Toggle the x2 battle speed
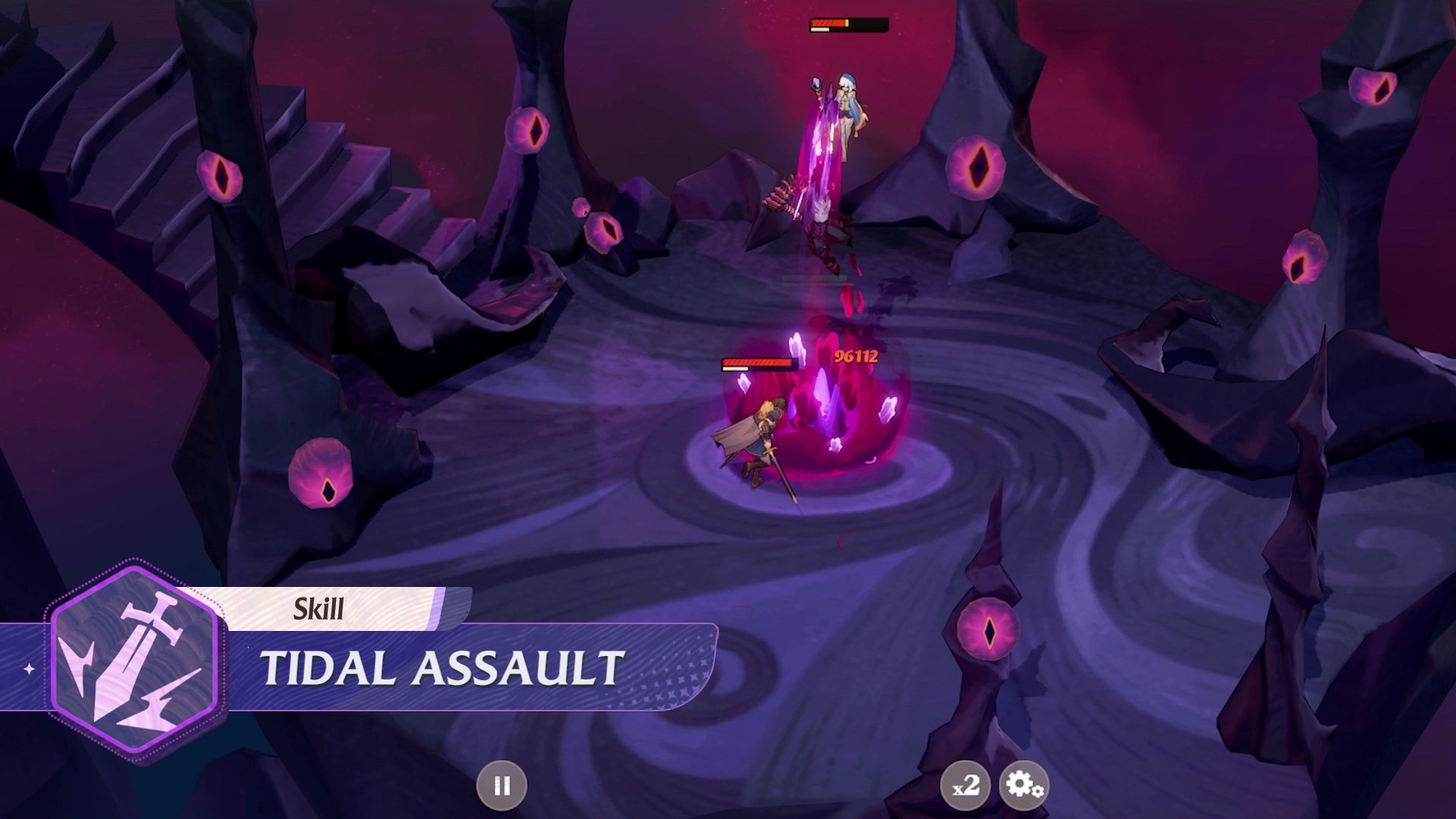The image size is (1456, 819). click(965, 786)
